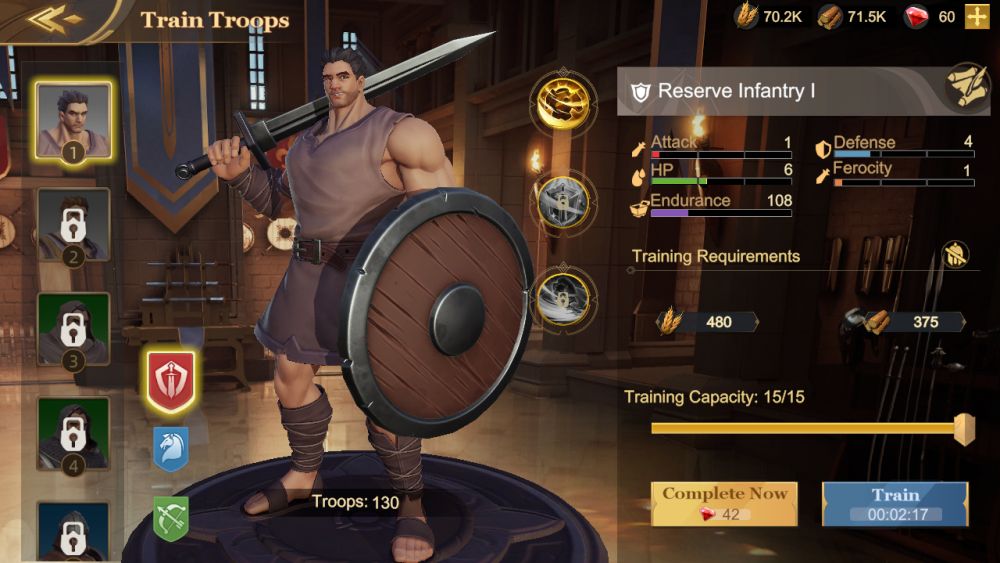Inspect the locked bottom skill icon
The image size is (1000, 563).
point(564,298)
